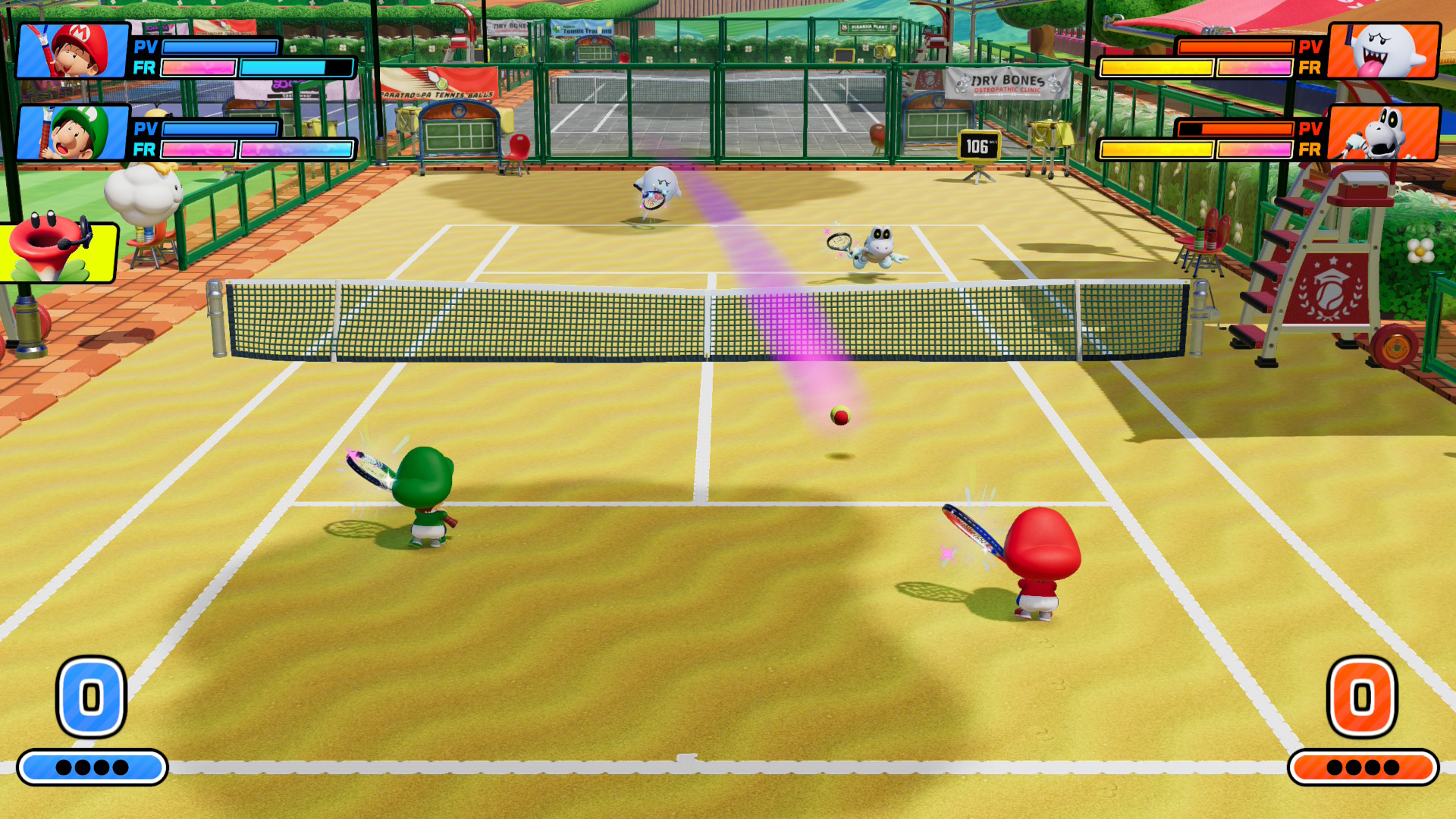Image resolution: width=1456 pixels, height=819 pixels.
Task: Click the Piranha Plant commentator icon
Action: (x=55, y=250)
